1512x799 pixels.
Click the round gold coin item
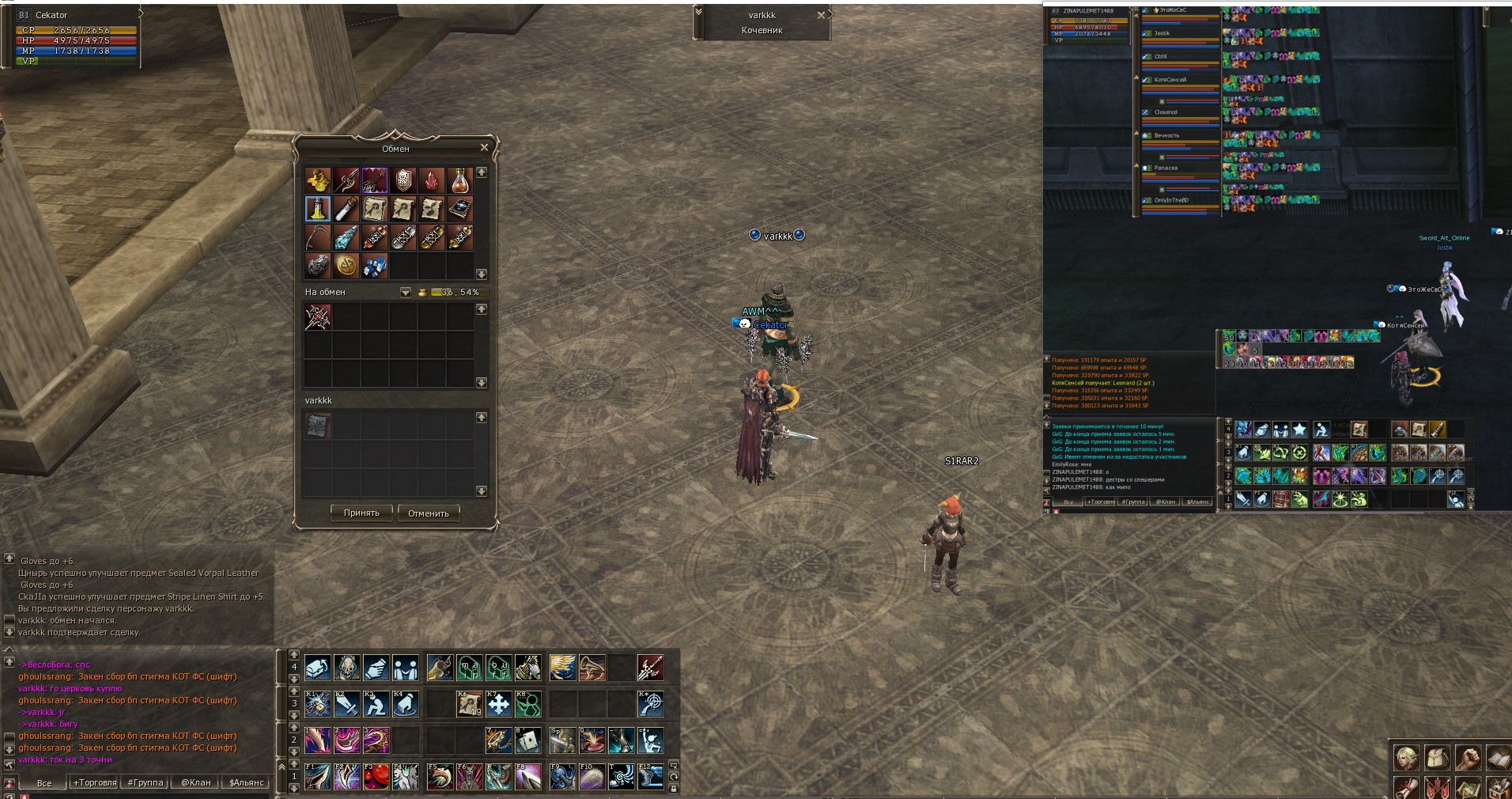pyautogui.click(x=346, y=266)
